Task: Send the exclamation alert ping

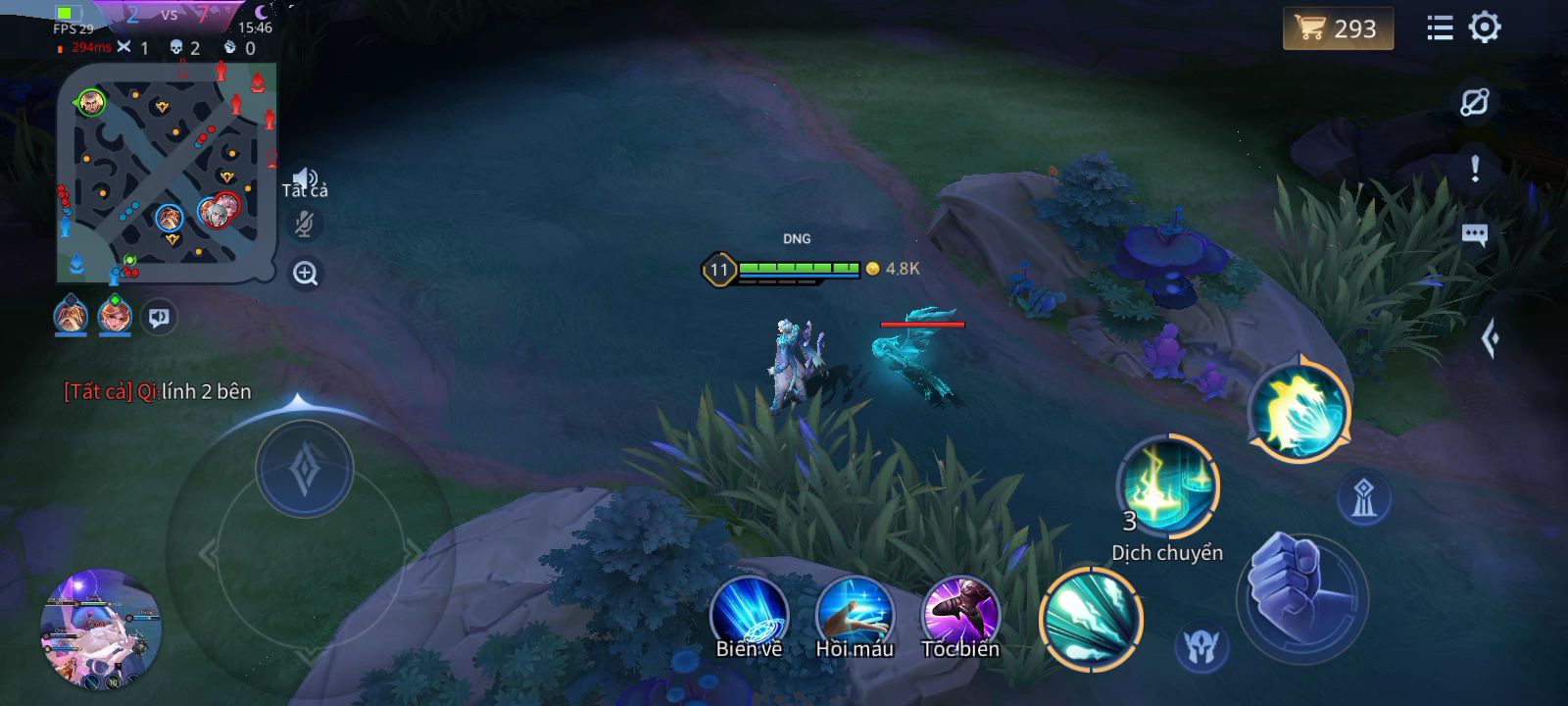Action: point(1474,169)
